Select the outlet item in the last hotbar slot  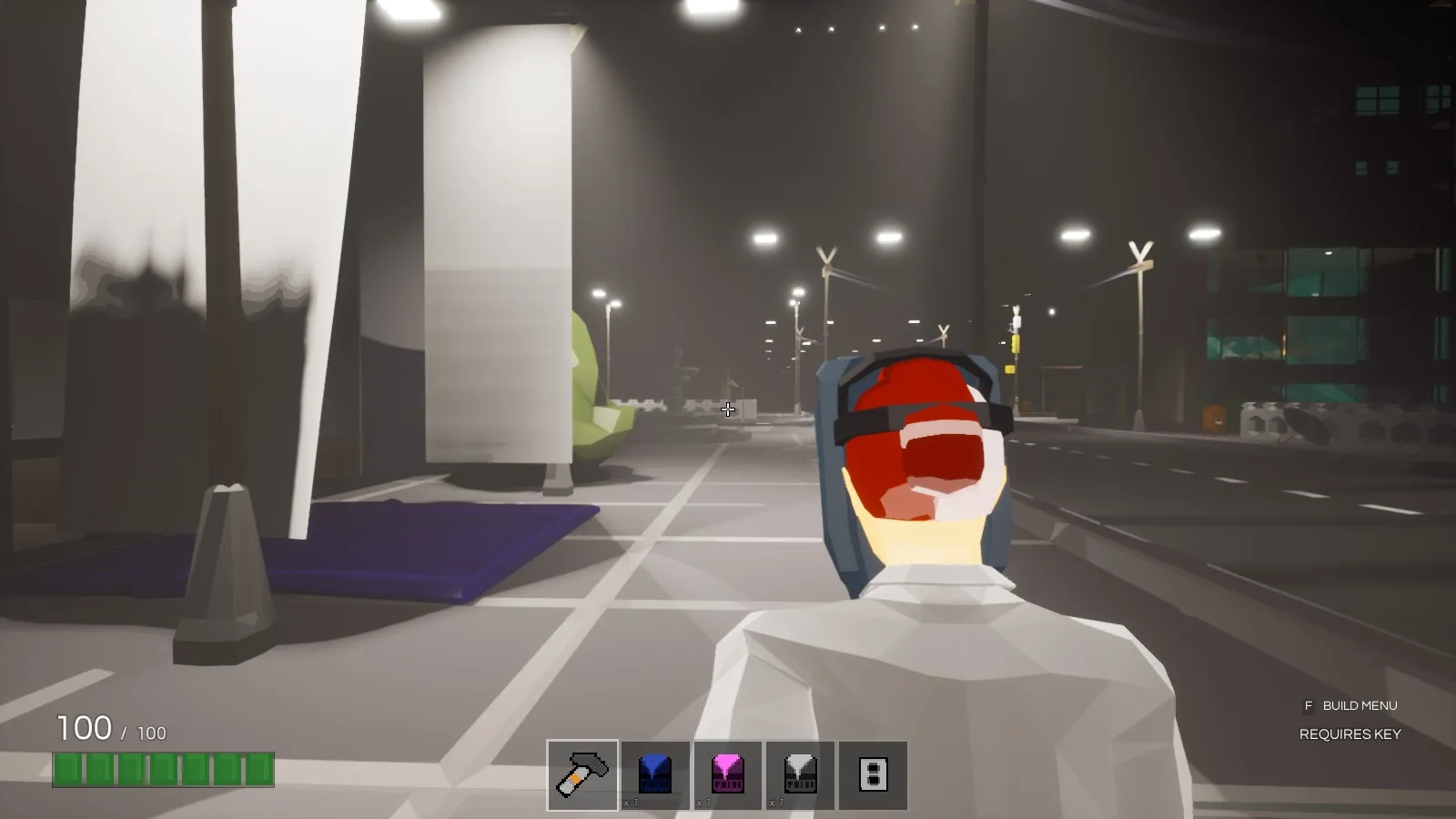pos(875,774)
